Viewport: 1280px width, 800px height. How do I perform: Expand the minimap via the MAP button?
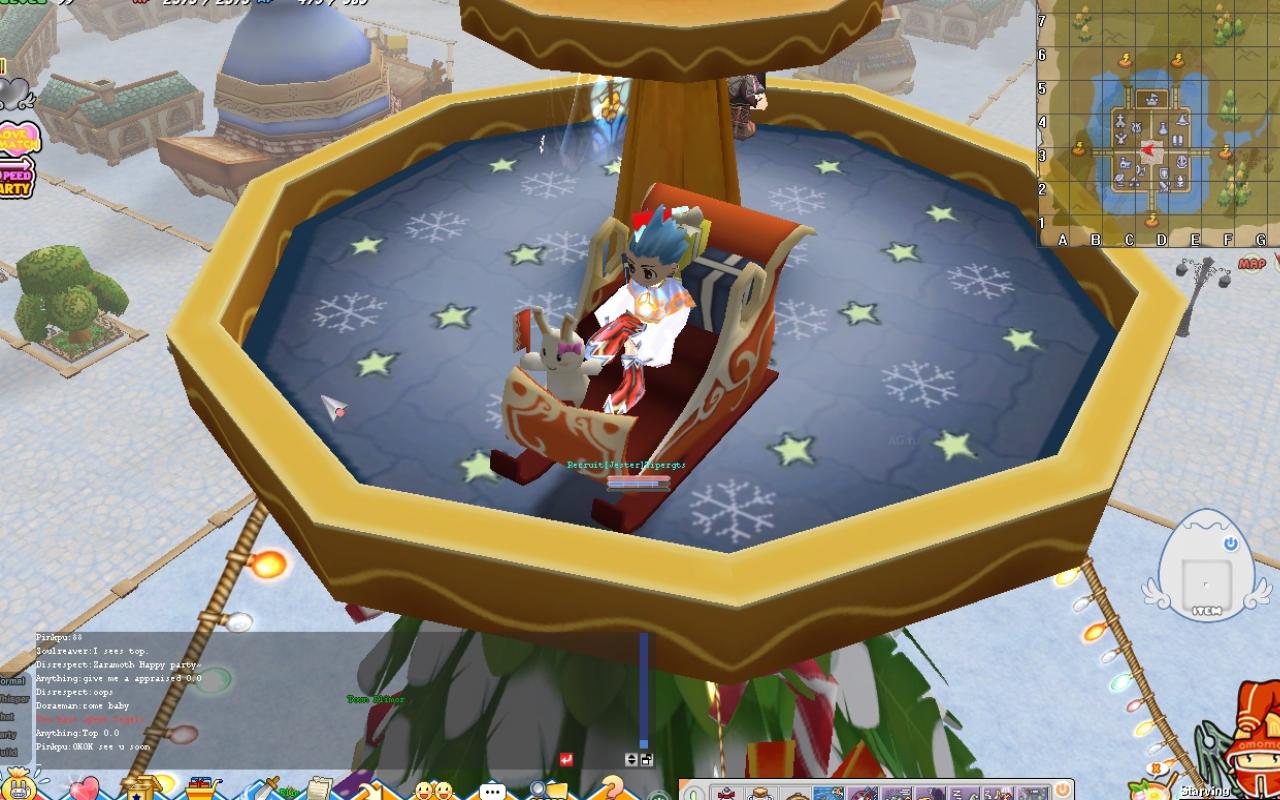click(1252, 263)
